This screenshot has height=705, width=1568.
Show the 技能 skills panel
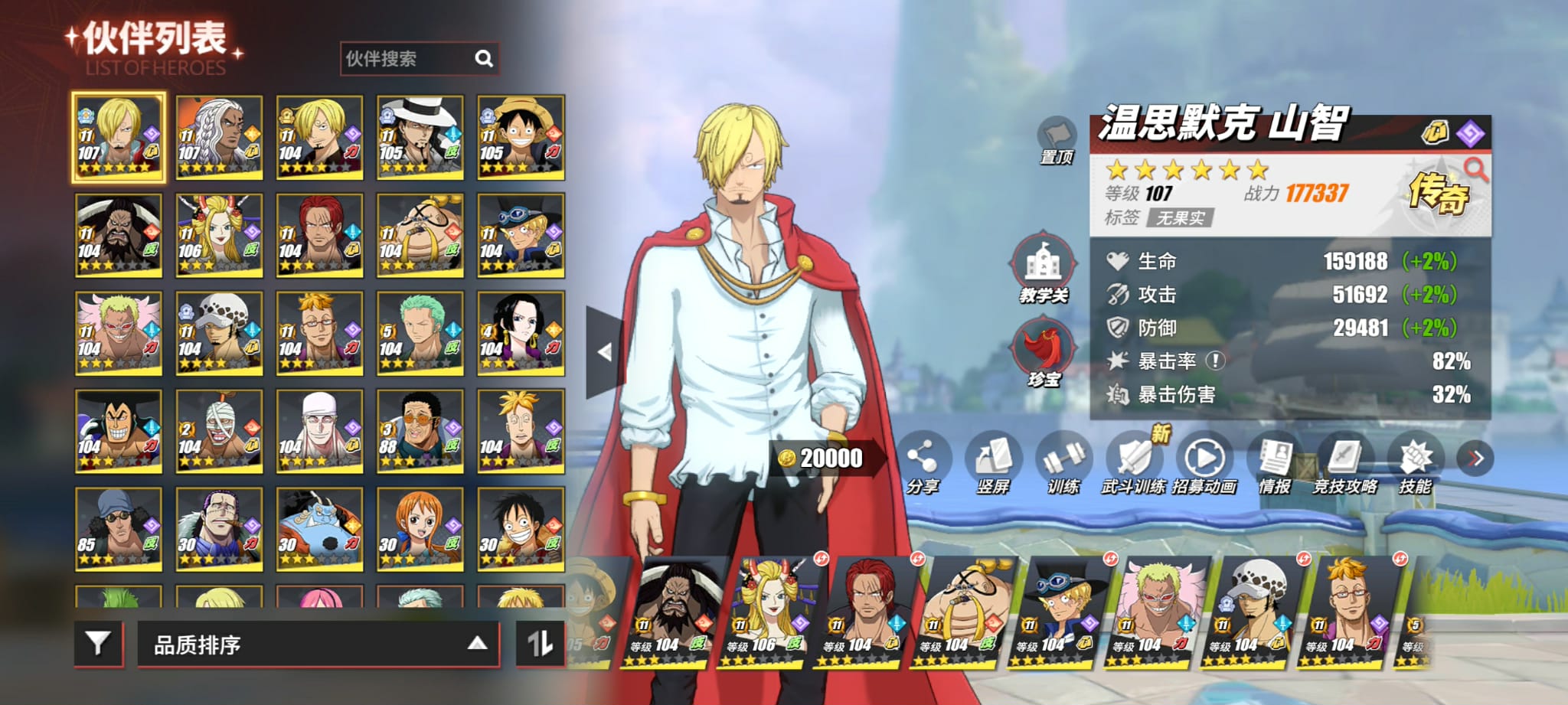[1415, 461]
